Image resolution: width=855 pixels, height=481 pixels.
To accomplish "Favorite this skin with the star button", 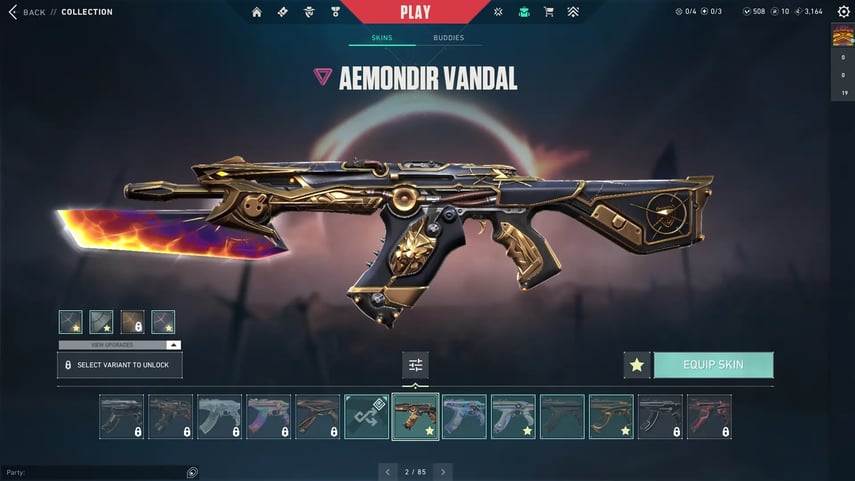I will click(x=636, y=365).
